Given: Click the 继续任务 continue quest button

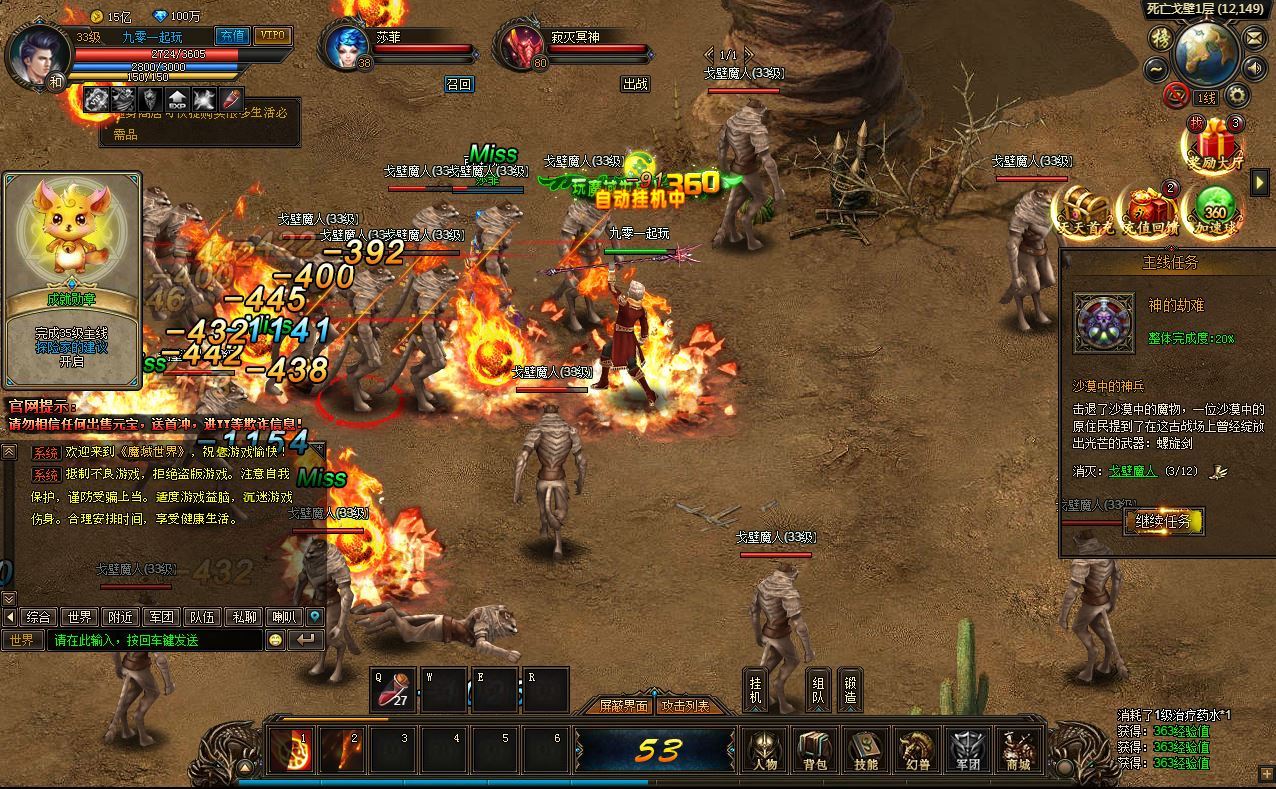Looking at the screenshot, I should pyautogui.click(x=1163, y=521).
